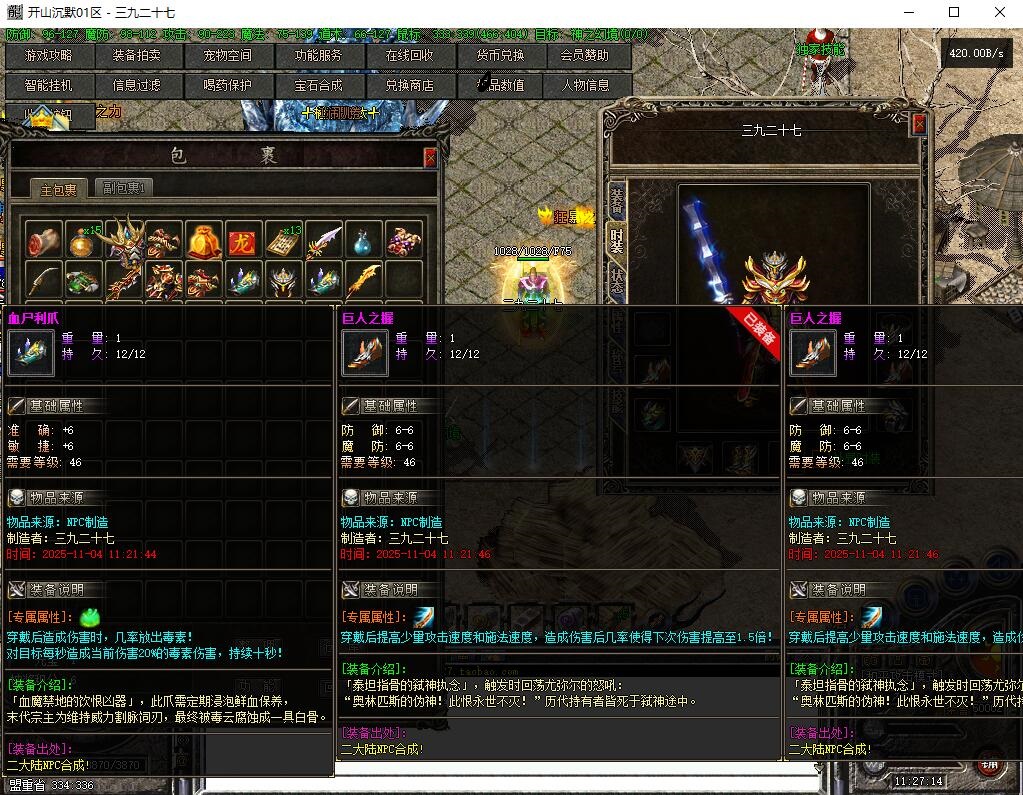1023x795 pixels.
Task: Switch to the 副包裹1 secondary bag tab
Action: (123, 188)
